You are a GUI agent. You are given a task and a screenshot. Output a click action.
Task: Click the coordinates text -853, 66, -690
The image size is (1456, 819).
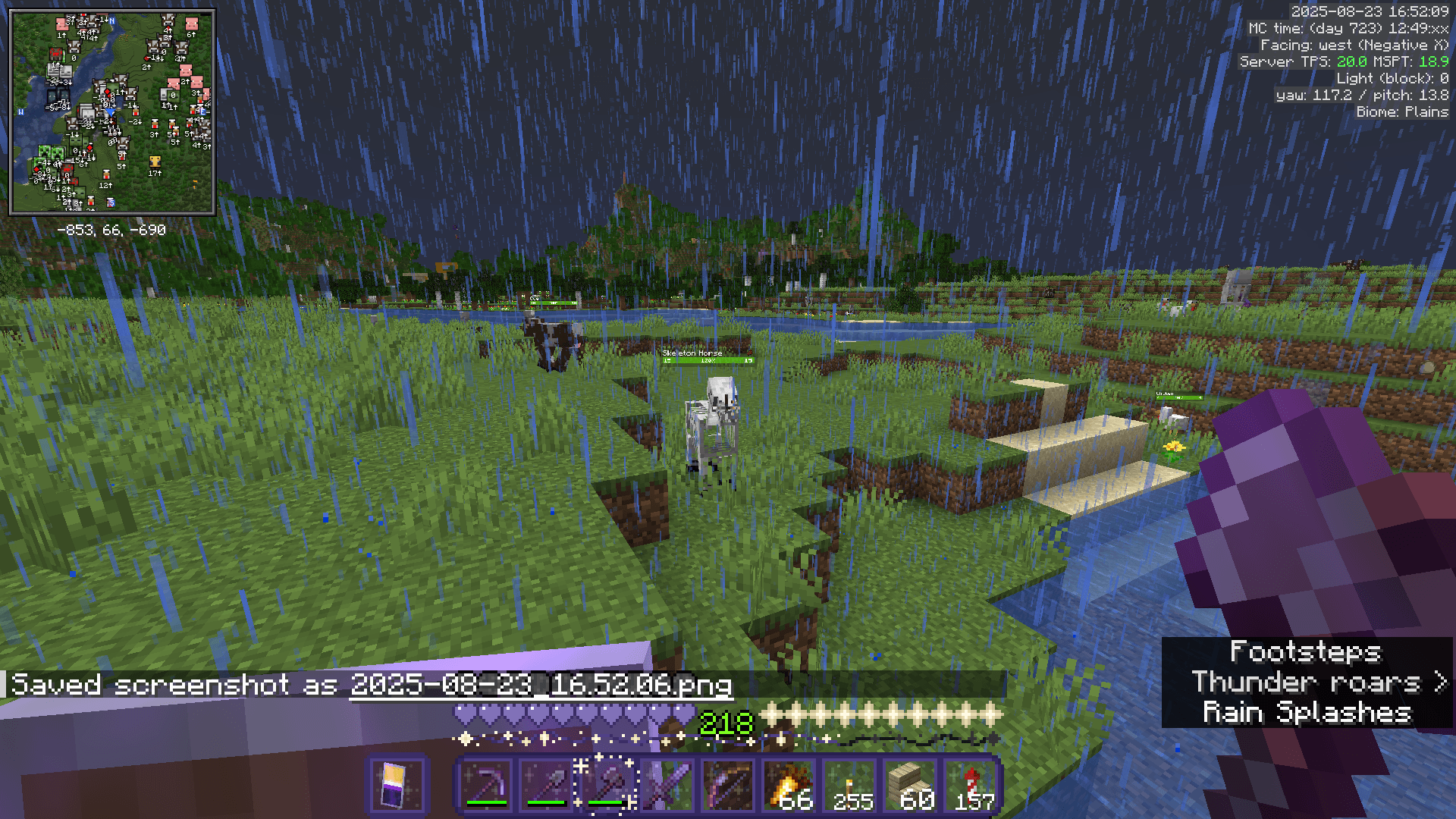(111, 229)
